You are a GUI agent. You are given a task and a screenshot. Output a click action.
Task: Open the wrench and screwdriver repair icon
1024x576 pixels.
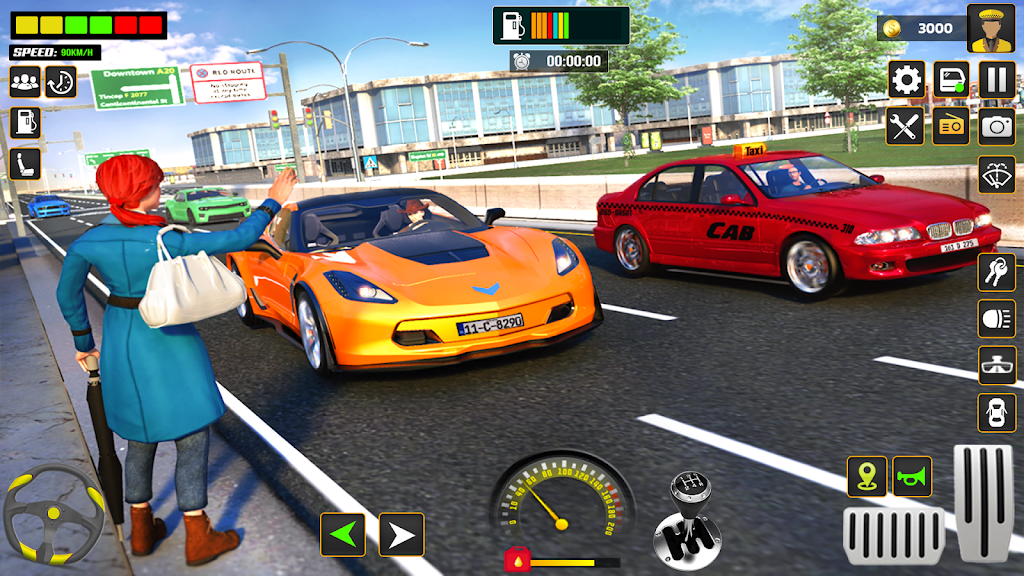[x=906, y=126]
